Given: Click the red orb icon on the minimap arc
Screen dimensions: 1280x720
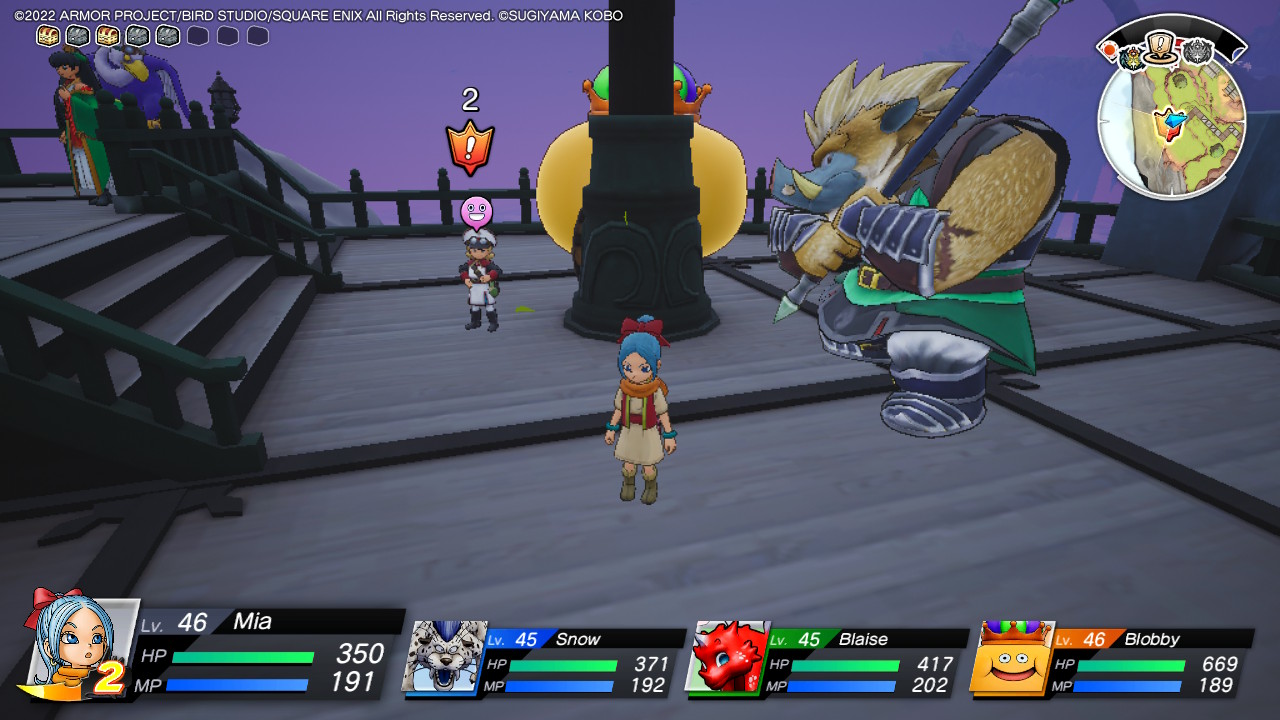Looking at the screenshot, I should click(1109, 51).
